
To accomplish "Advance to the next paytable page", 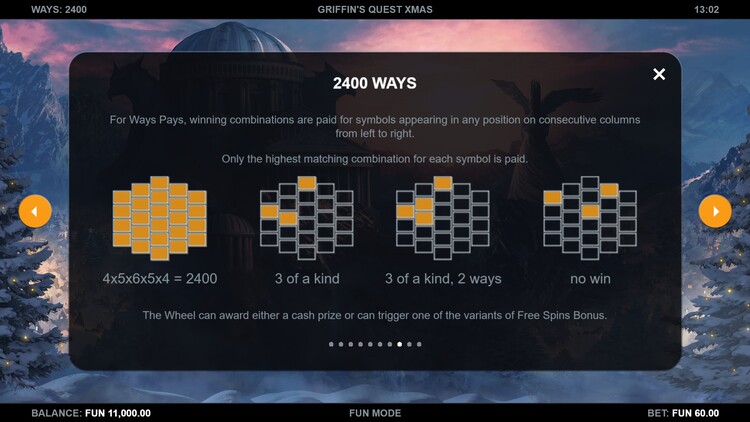I will point(715,211).
